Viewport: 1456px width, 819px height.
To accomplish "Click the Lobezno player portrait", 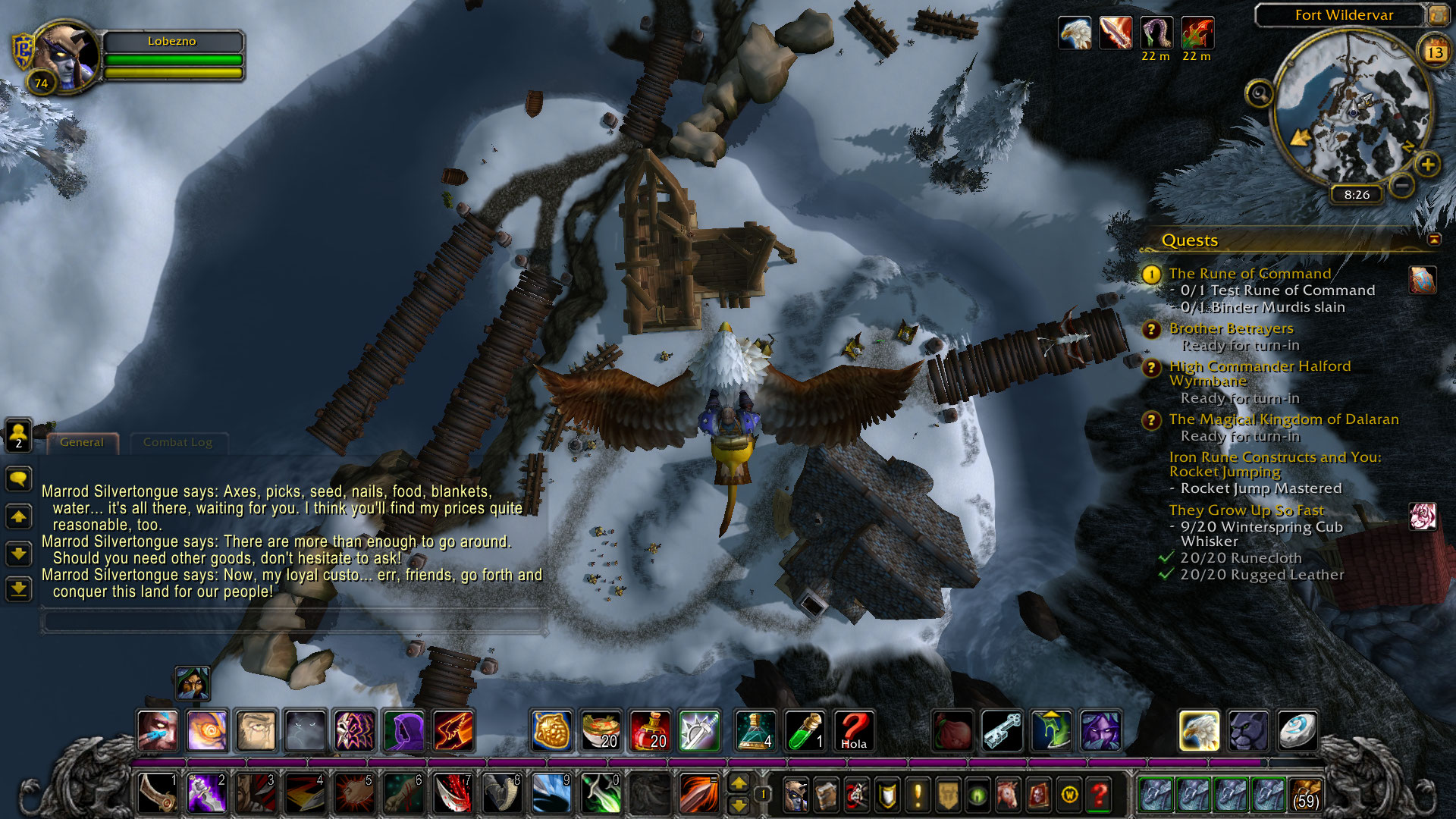I will 66,58.
